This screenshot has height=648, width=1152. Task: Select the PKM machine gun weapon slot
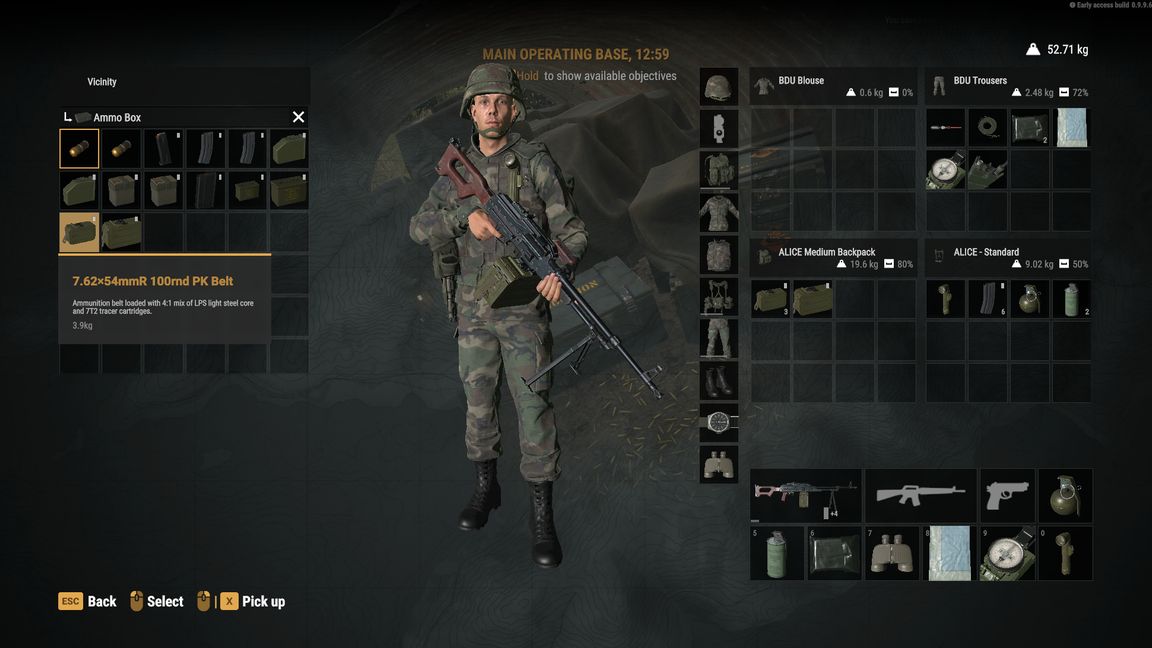point(805,495)
